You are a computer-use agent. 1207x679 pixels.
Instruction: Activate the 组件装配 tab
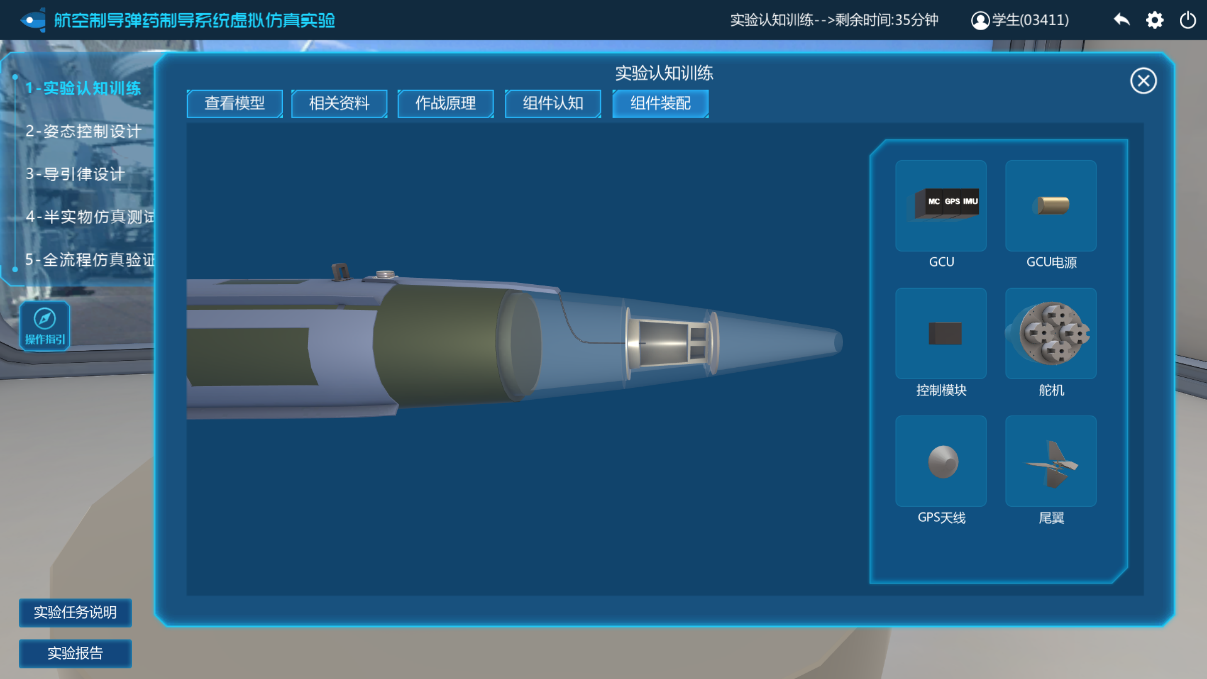coord(660,103)
